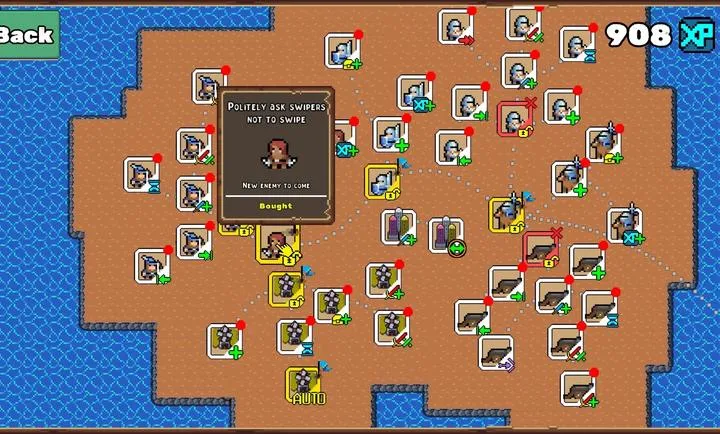This screenshot has width=720, height=434.
Task: Click the Bought button in the tooltip
Action: (x=275, y=206)
